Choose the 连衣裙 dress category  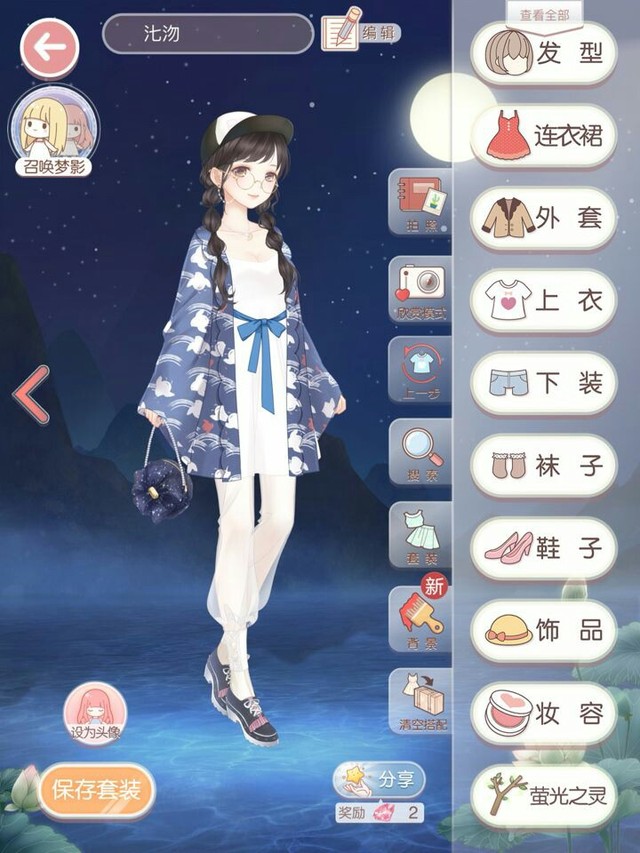point(543,136)
